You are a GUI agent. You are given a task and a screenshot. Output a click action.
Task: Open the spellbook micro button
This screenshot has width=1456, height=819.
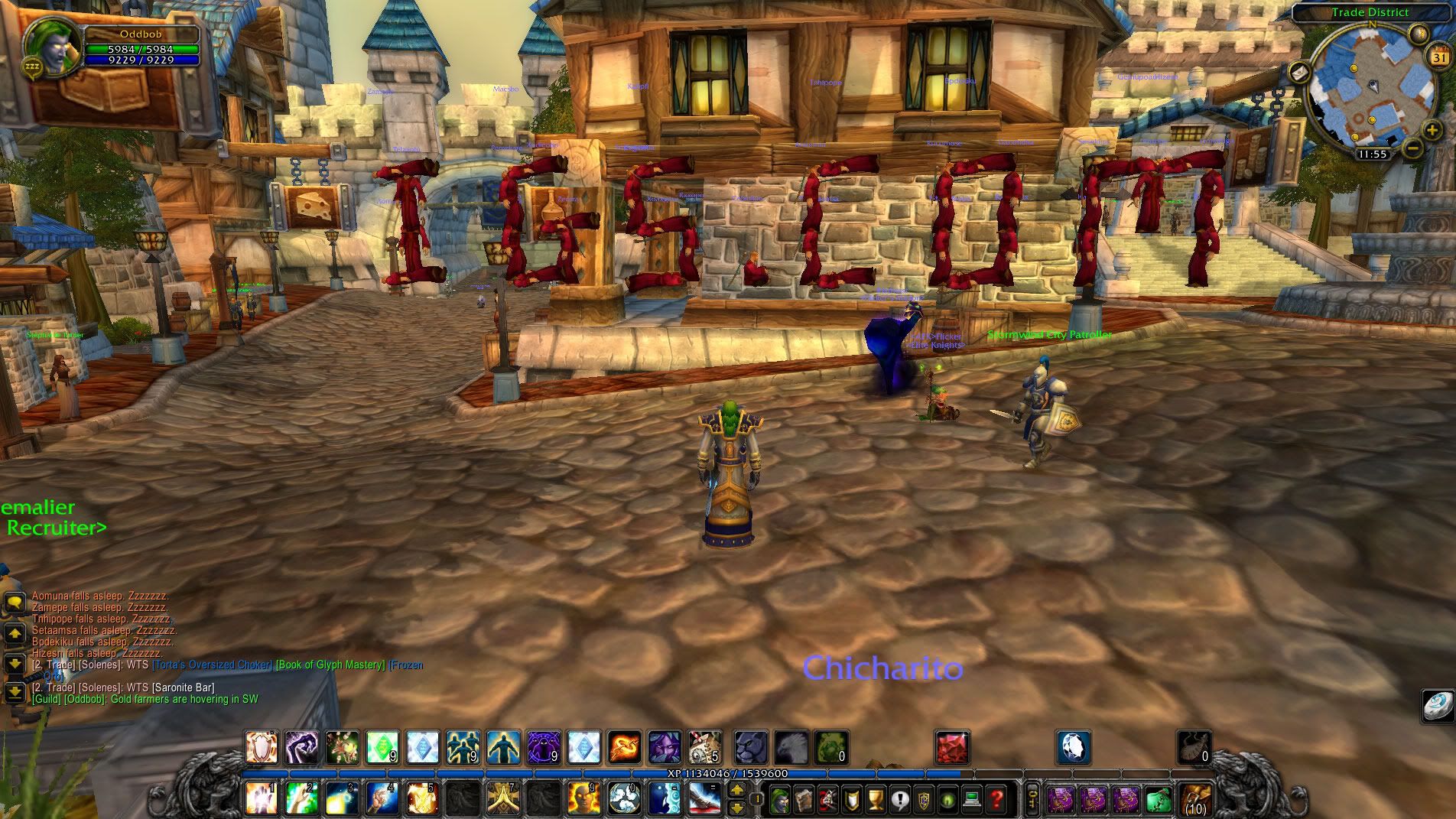803,800
